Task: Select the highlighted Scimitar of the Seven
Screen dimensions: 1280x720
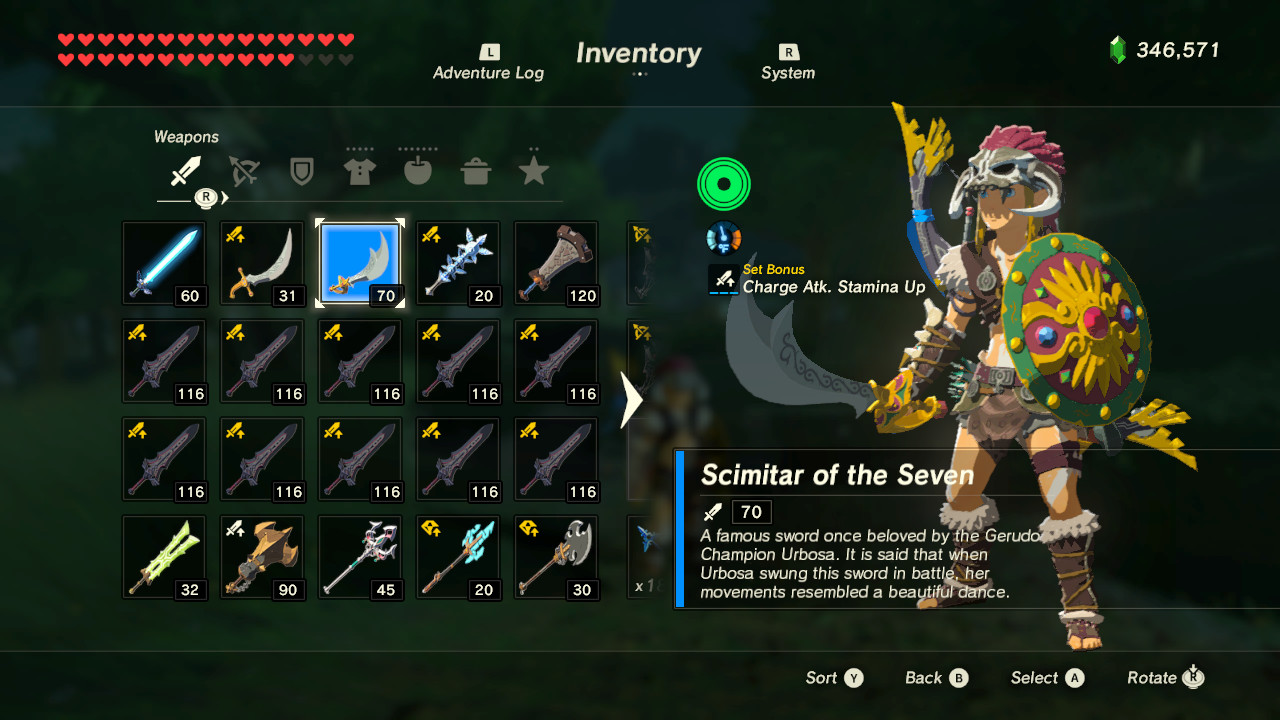Action: click(x=360, y=263)
